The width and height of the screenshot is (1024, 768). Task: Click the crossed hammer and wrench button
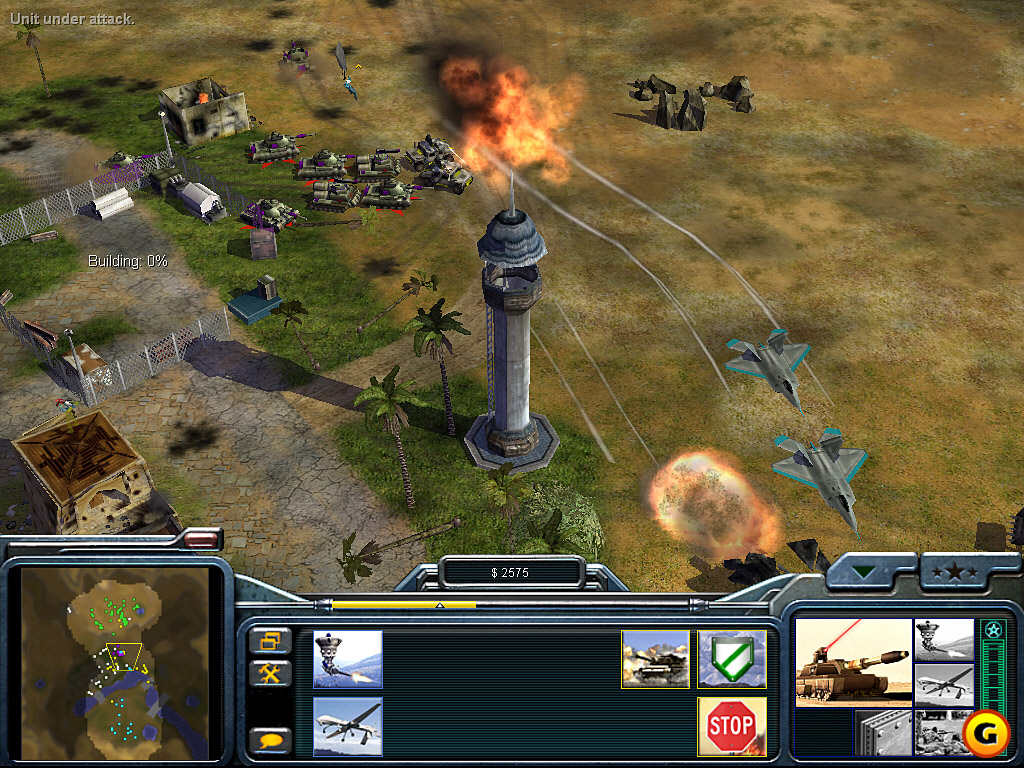click(270, 673)
